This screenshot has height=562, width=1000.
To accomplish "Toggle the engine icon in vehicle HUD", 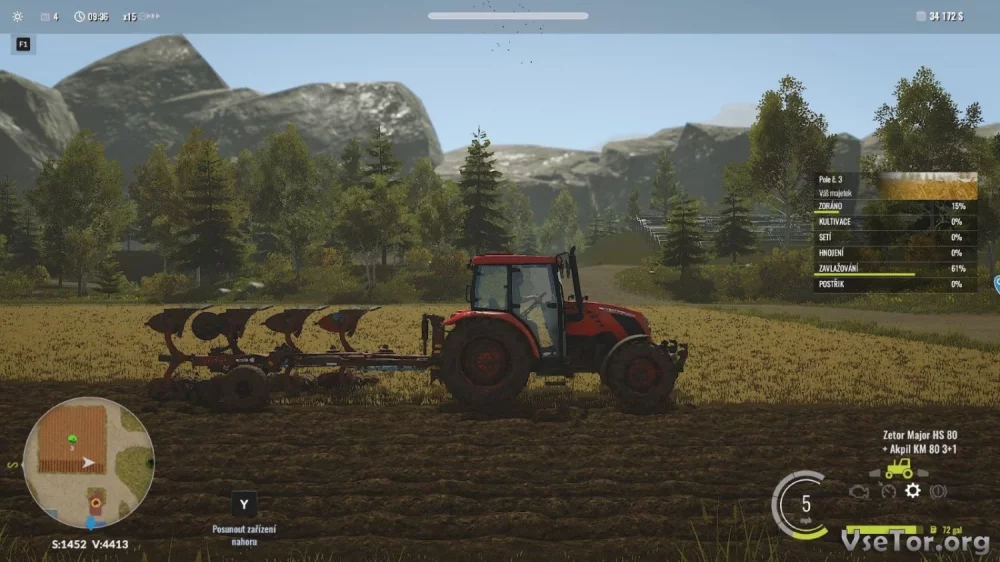I will 858,491.
